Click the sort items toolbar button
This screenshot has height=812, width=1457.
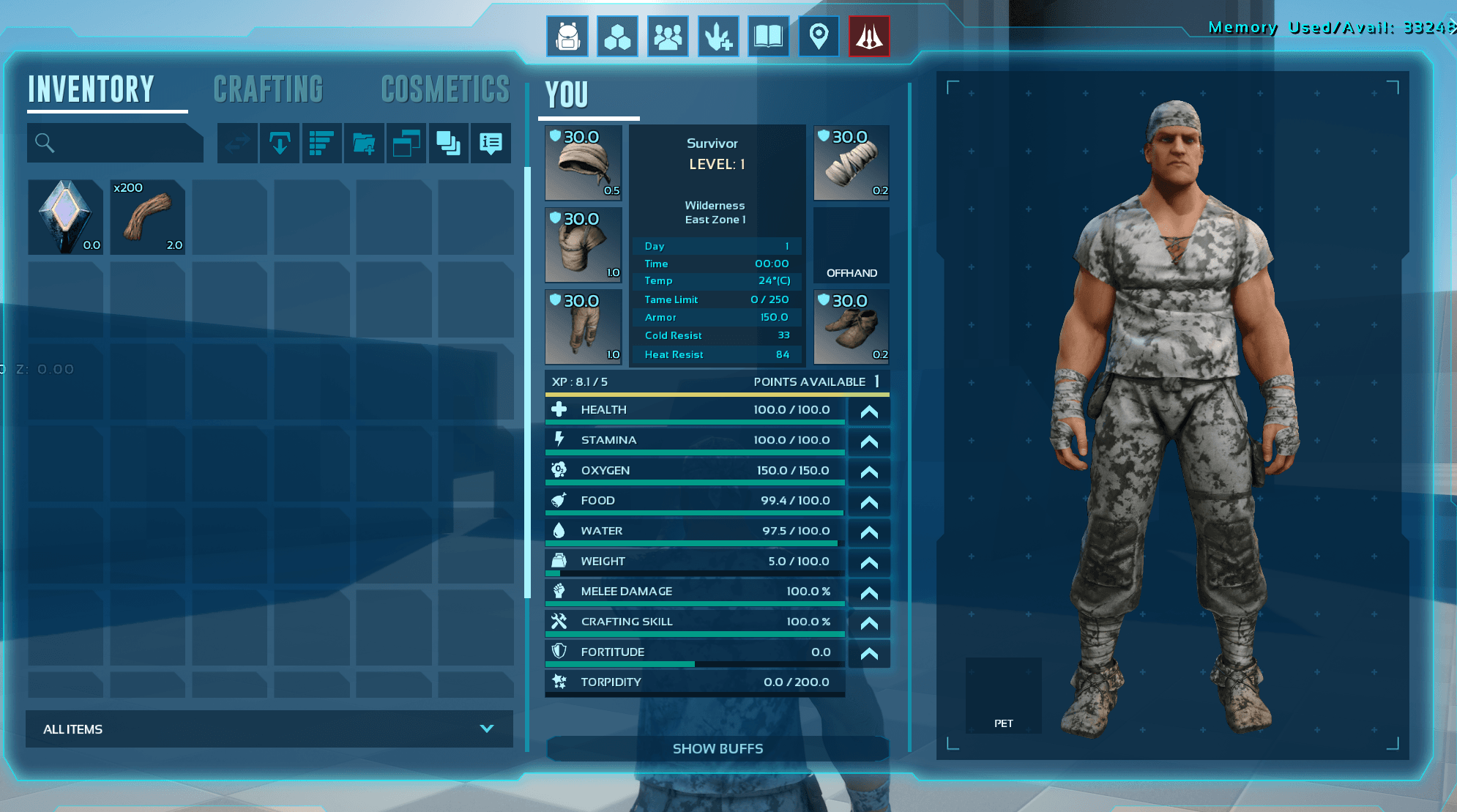321,143
